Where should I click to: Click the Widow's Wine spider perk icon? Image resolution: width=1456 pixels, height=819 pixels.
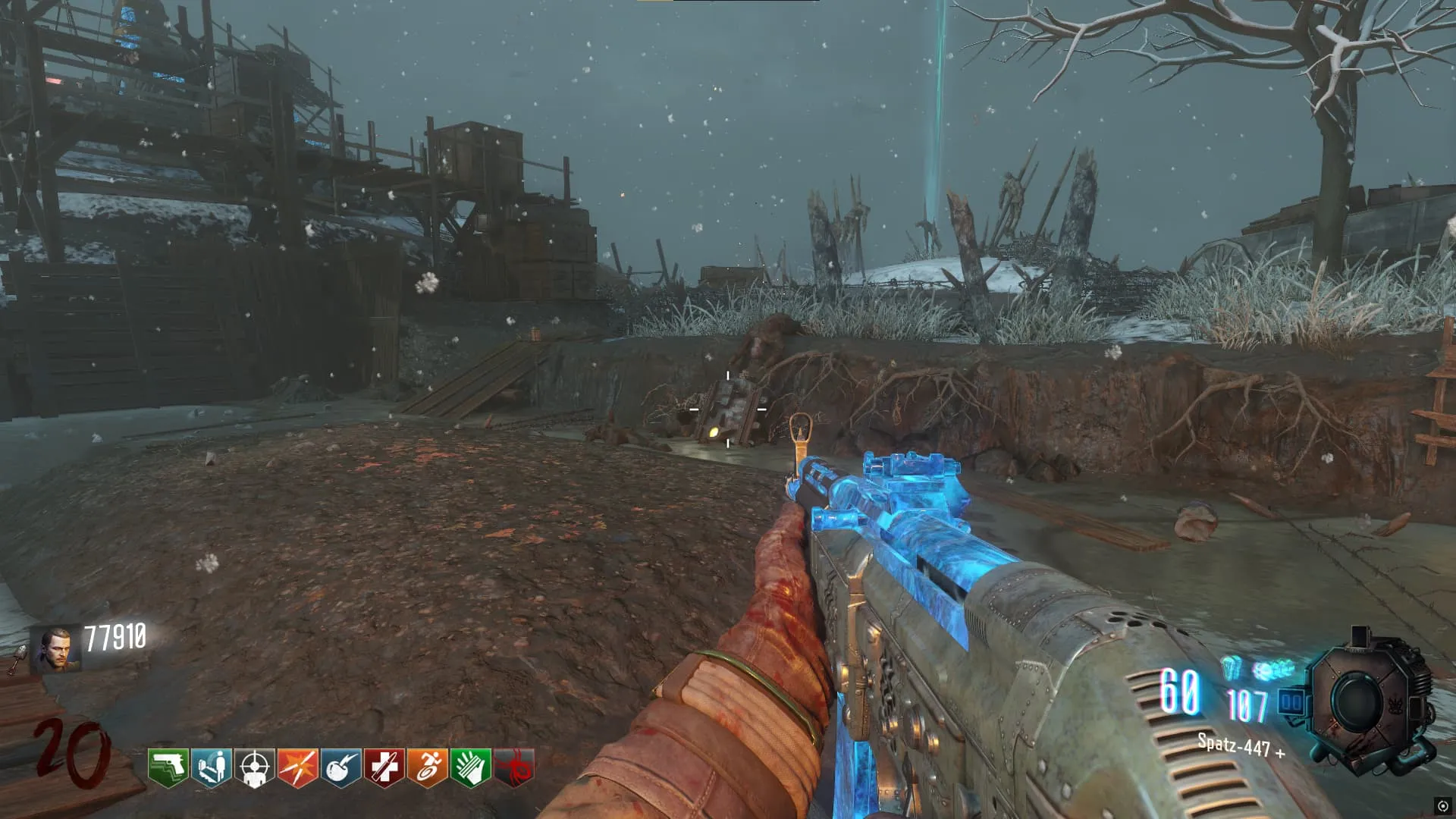(x=514, y=767)
